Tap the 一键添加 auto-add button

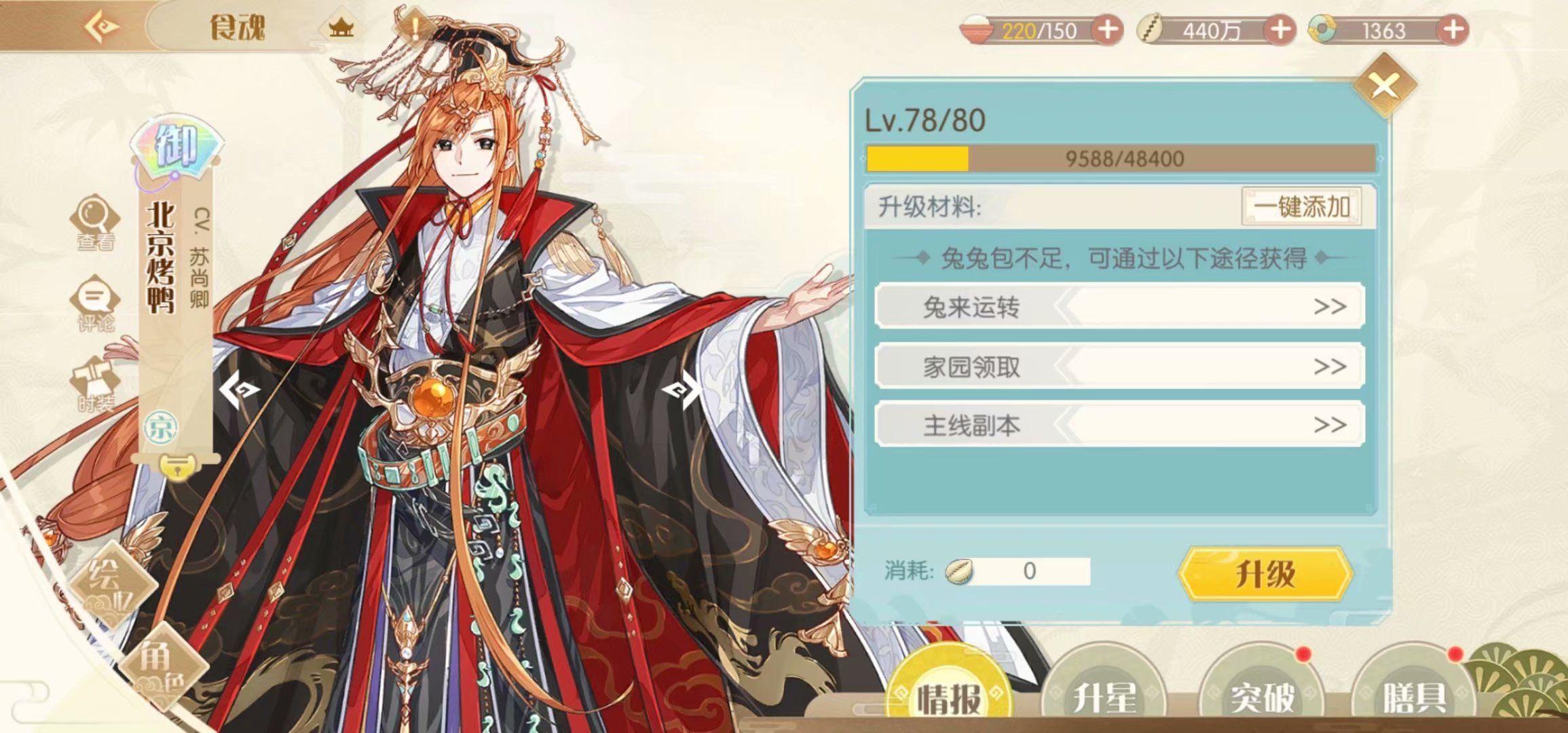tap(1301, 206)
